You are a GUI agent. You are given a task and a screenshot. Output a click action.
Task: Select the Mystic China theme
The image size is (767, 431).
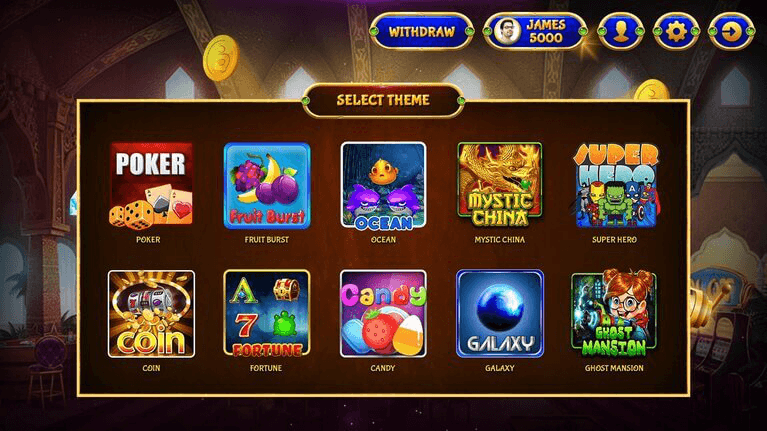tap(500, 186)
